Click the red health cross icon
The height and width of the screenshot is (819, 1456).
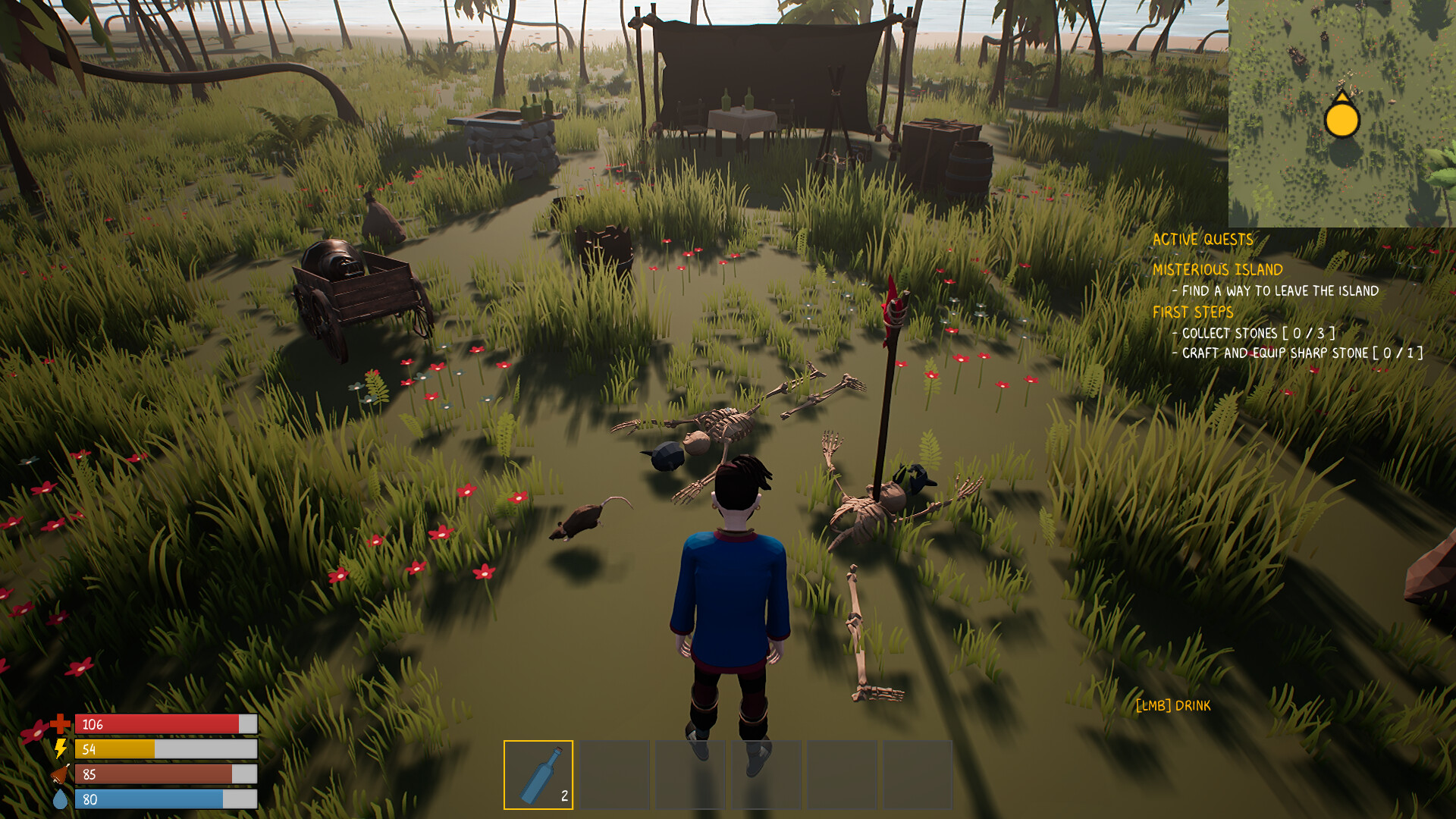click(59, 723)
